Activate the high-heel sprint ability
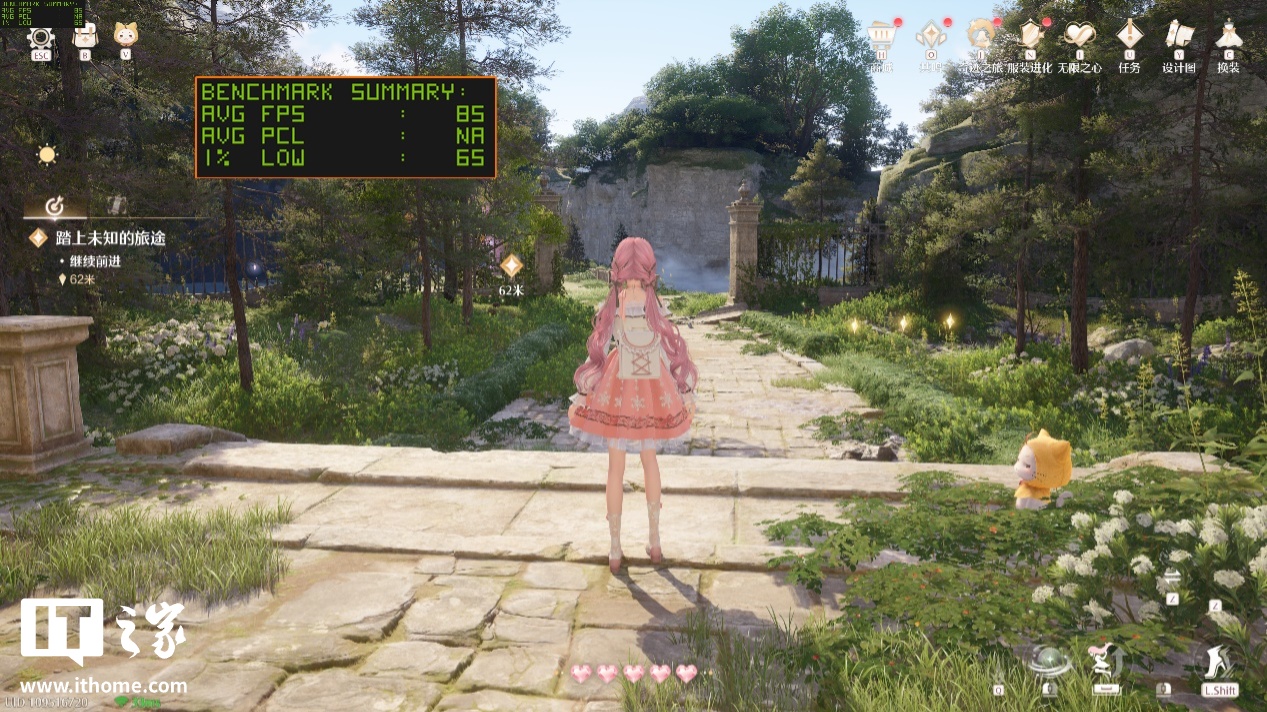This screenshot has width=1267, height=712. coord(1219,662)
